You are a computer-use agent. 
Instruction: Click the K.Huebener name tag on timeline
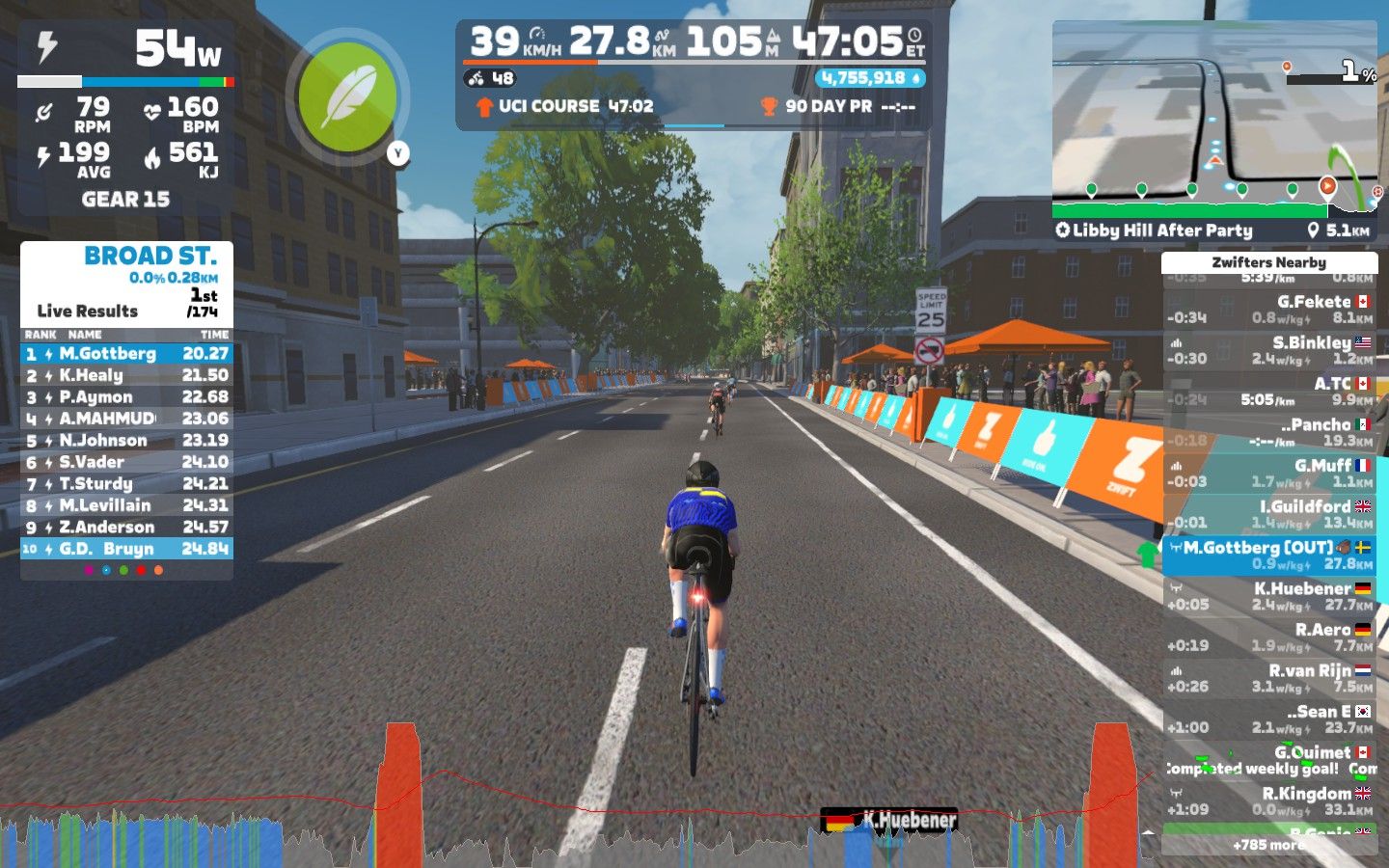889,821
